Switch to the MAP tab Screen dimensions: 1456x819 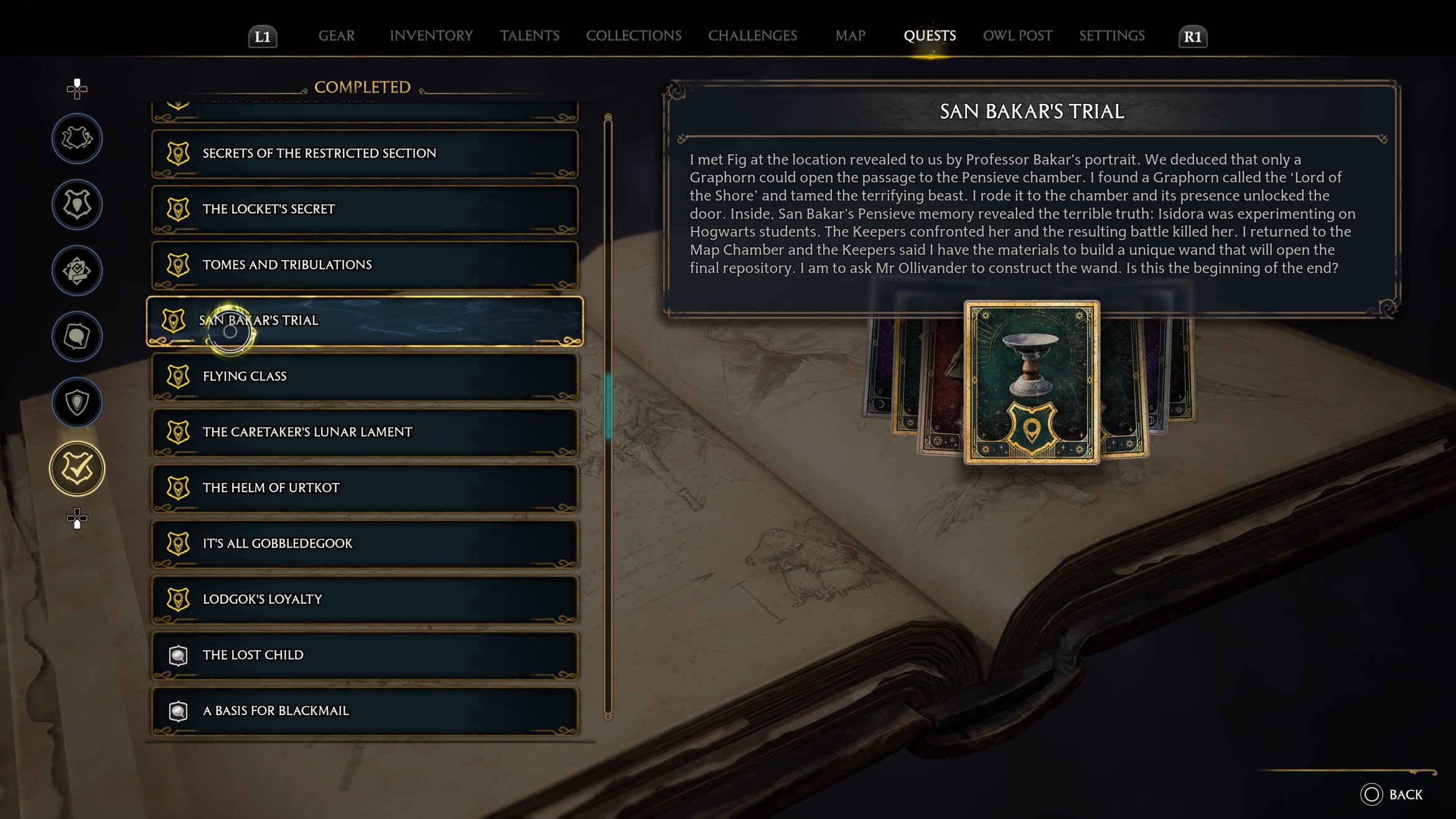tap(849, 35)
